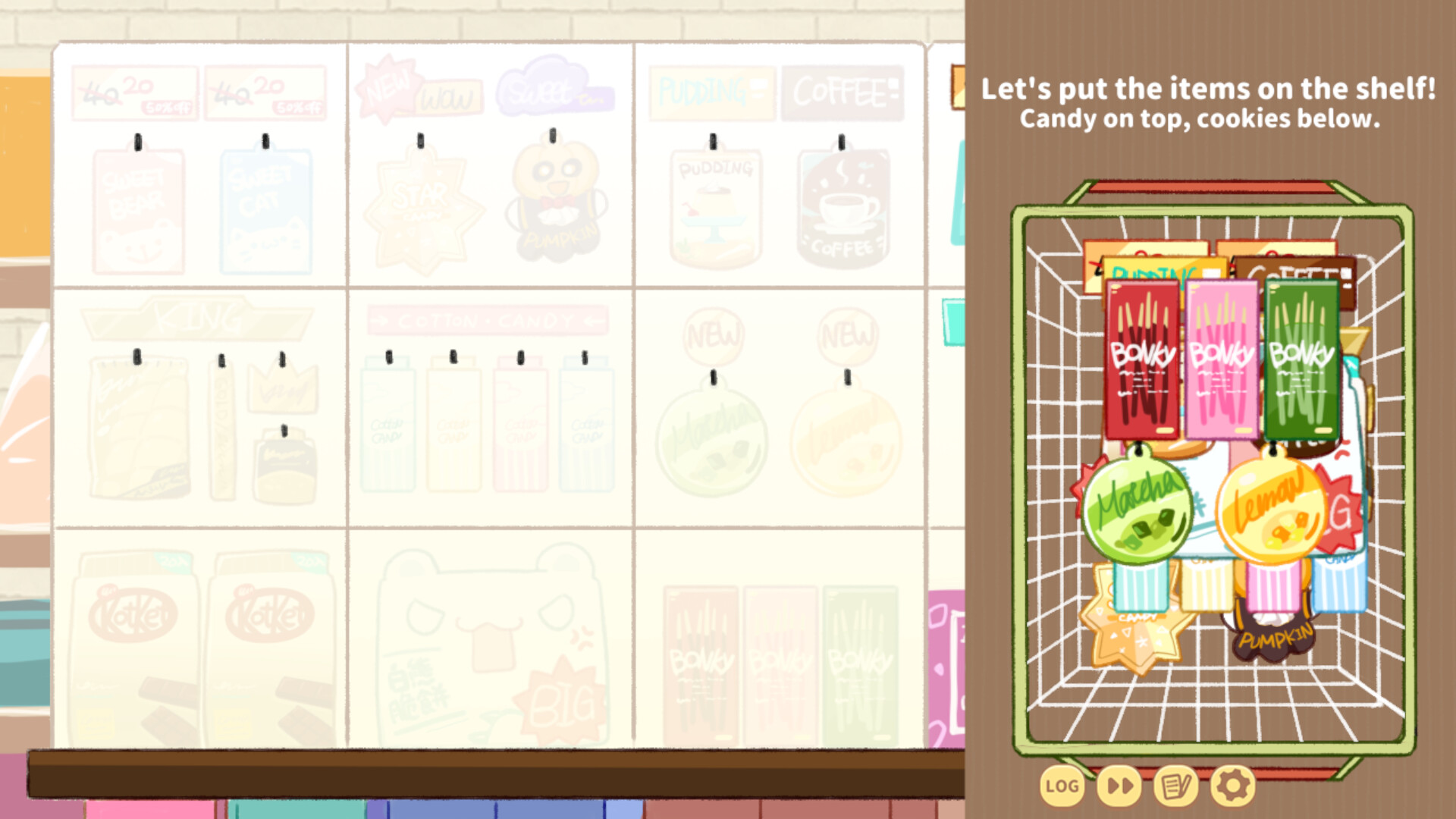Pick the Matcha ornament candy
This screenshot has height=819, width=1456.
(x=1137, y=508)
